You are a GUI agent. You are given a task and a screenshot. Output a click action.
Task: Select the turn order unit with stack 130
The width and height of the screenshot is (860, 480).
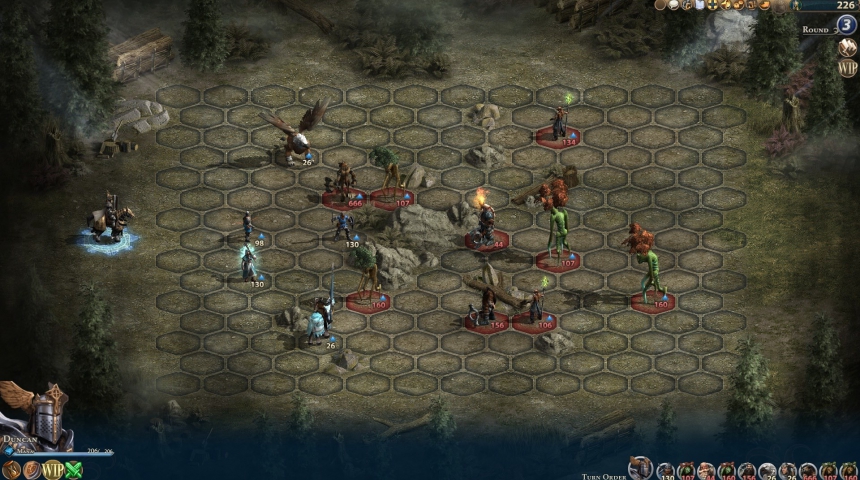(x=665, y=471)
